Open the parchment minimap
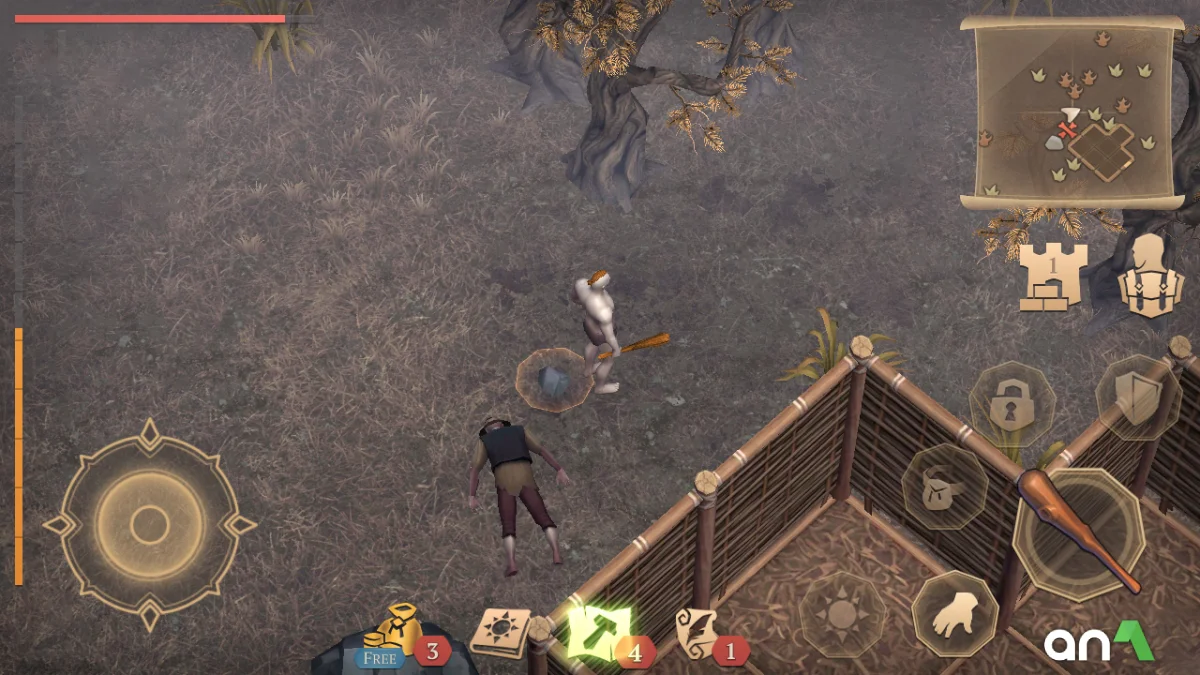 click(1068, 112)
